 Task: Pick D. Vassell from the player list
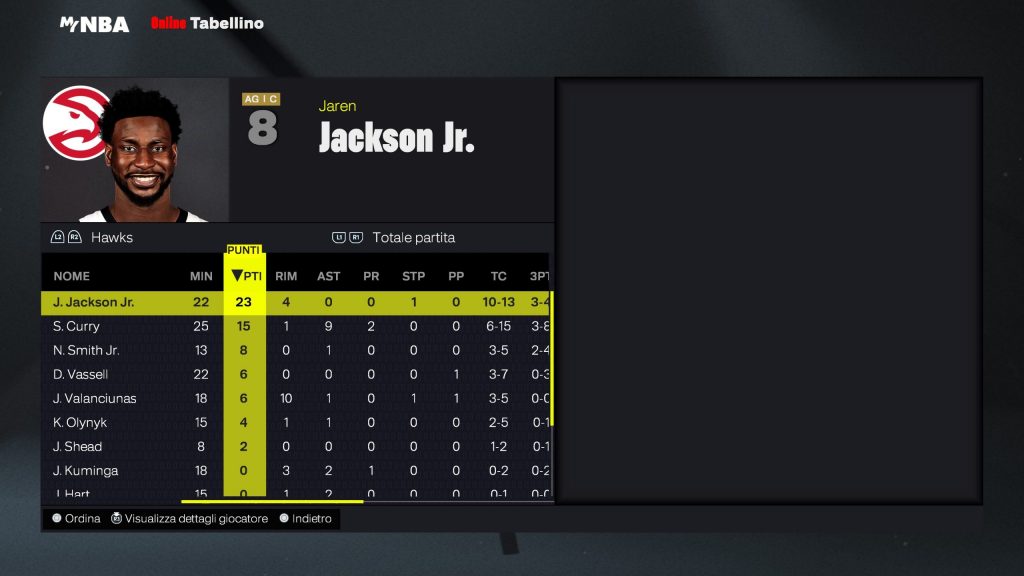(x=80, y=374)
